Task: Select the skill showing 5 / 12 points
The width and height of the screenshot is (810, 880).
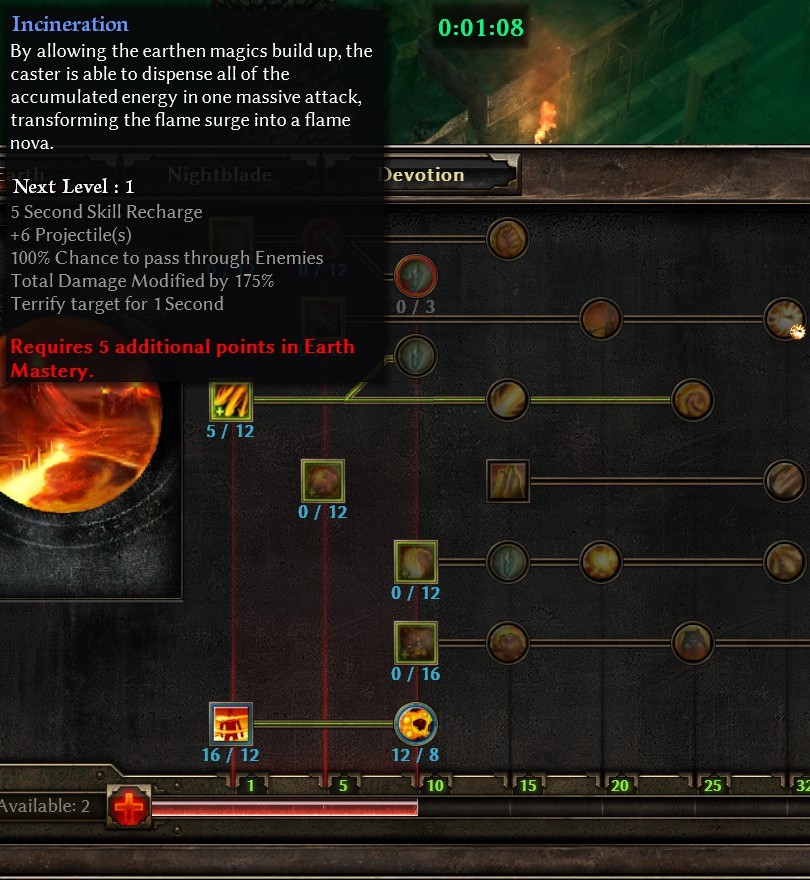Action: pyautogui.click(x=230, y=401)
